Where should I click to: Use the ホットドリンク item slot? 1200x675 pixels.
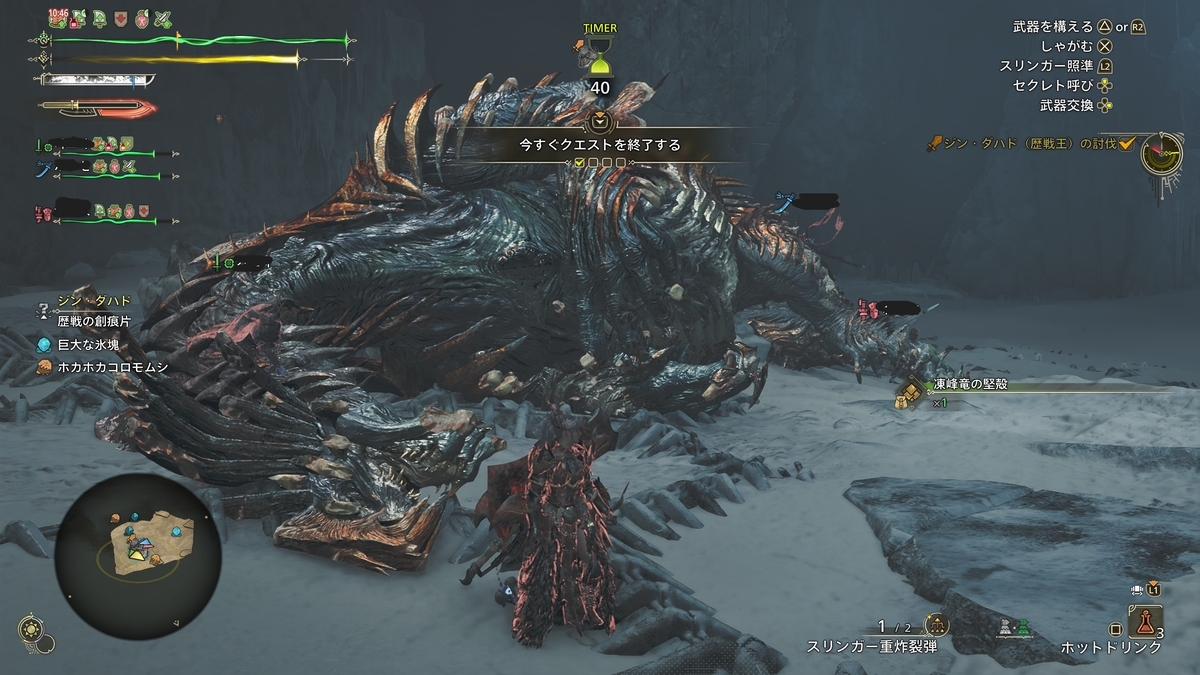tap(1145, 625)
